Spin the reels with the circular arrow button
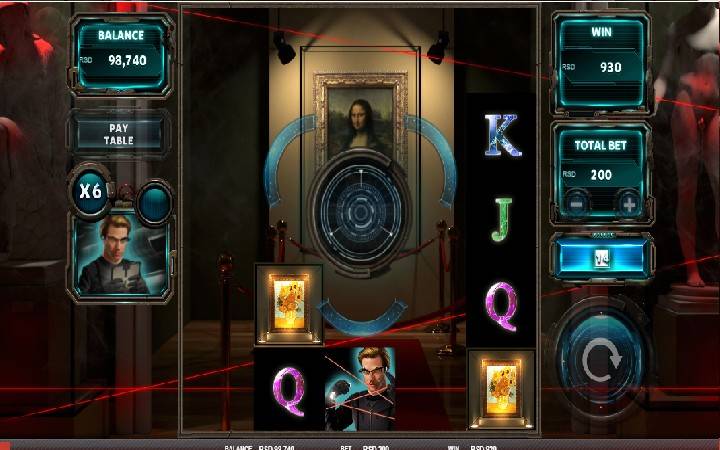 (602, 361)
